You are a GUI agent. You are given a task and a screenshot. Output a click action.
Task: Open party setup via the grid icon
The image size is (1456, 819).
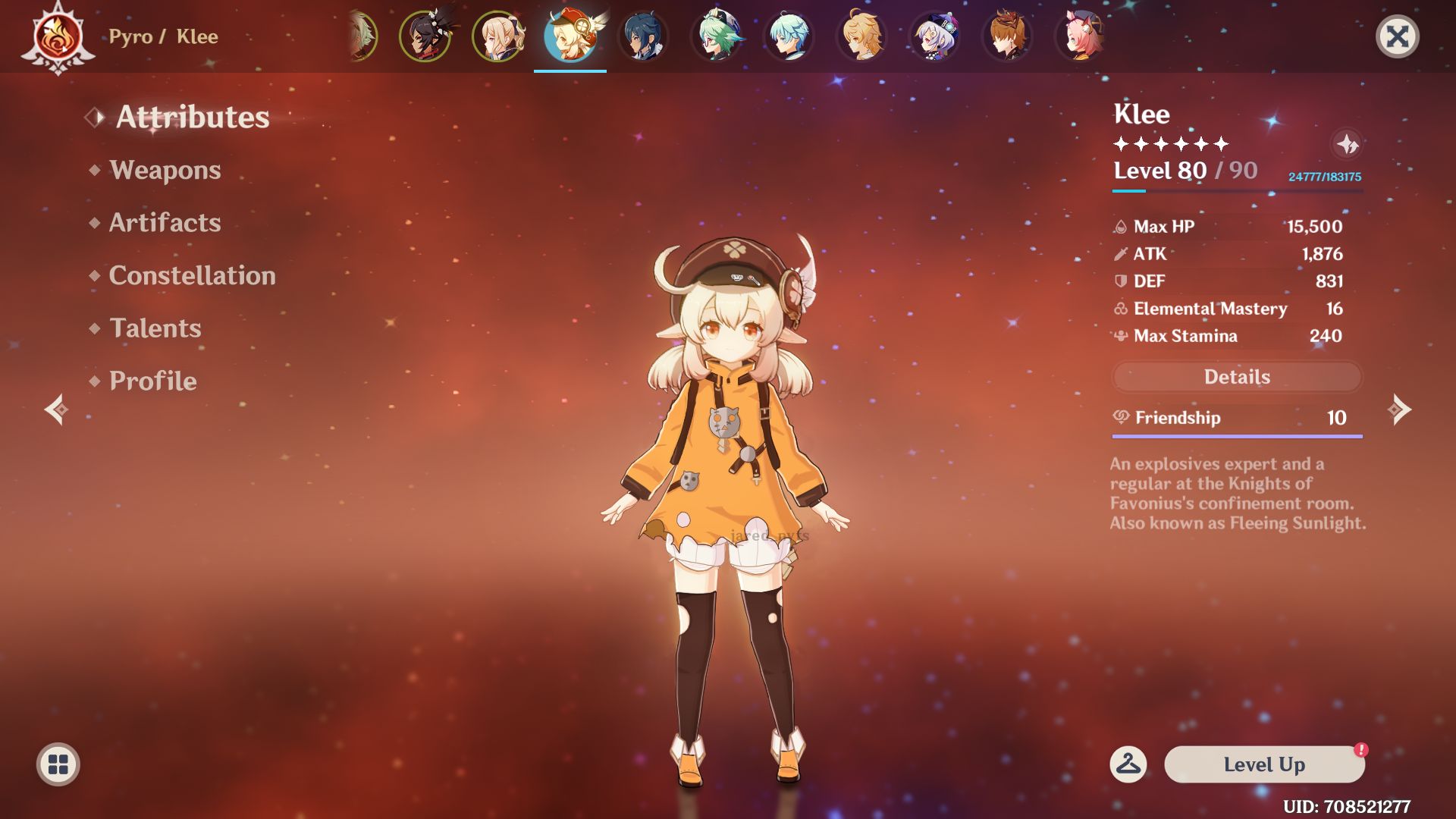pos(57,764)
